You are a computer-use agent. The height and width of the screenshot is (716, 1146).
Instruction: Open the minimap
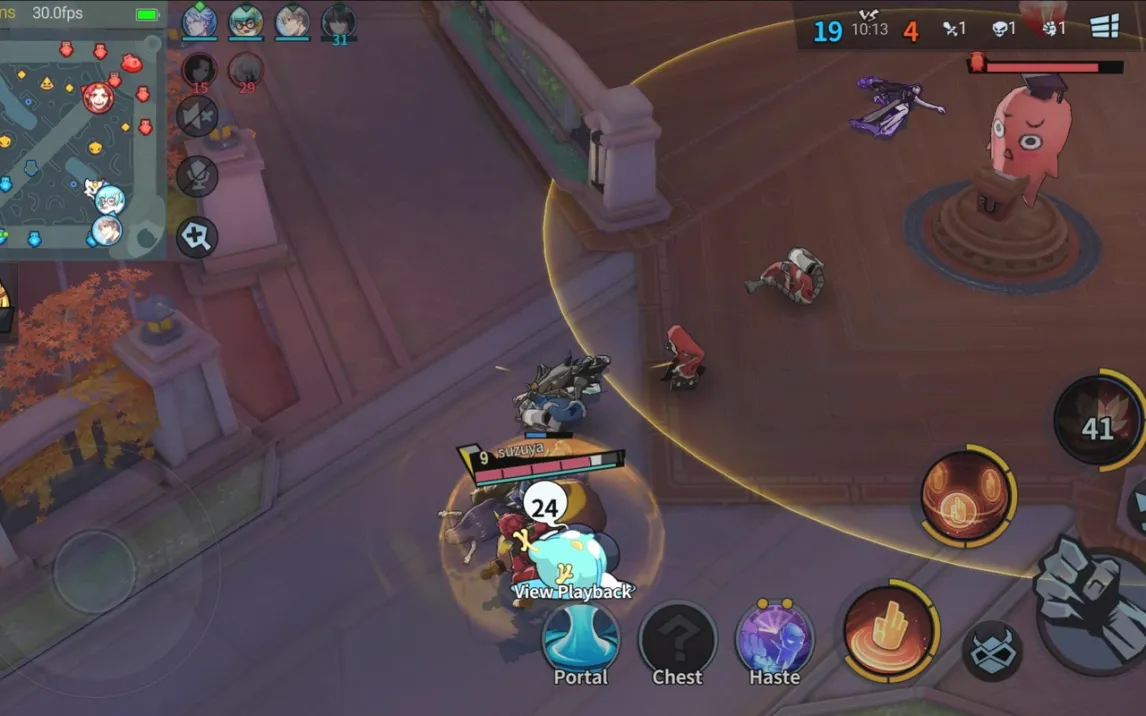click(82, 140)
